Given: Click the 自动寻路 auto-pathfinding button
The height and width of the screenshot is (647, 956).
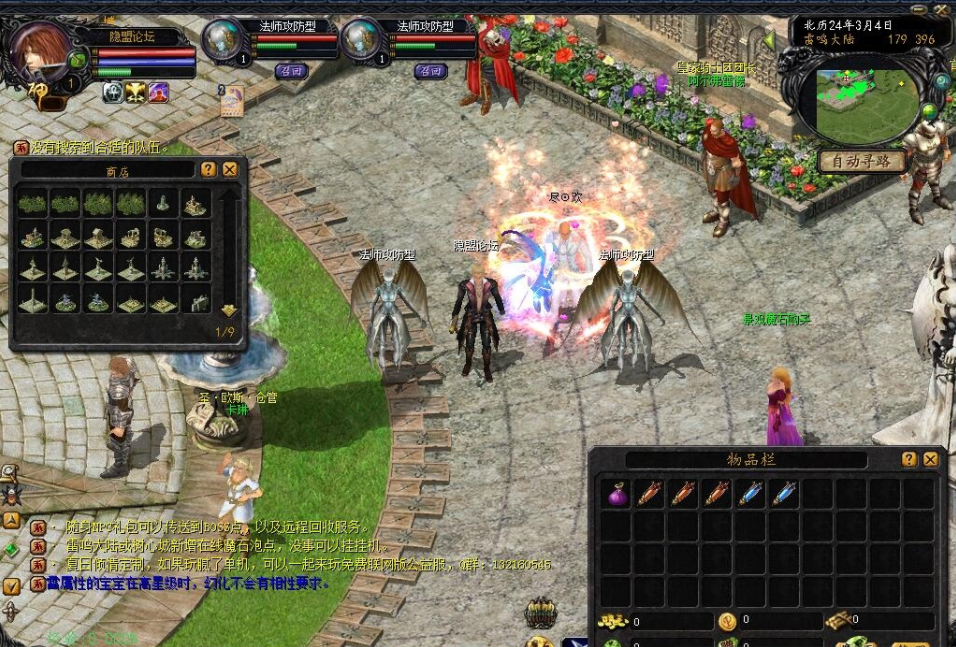Looking at the screenshot, I should tap(861, 160).
